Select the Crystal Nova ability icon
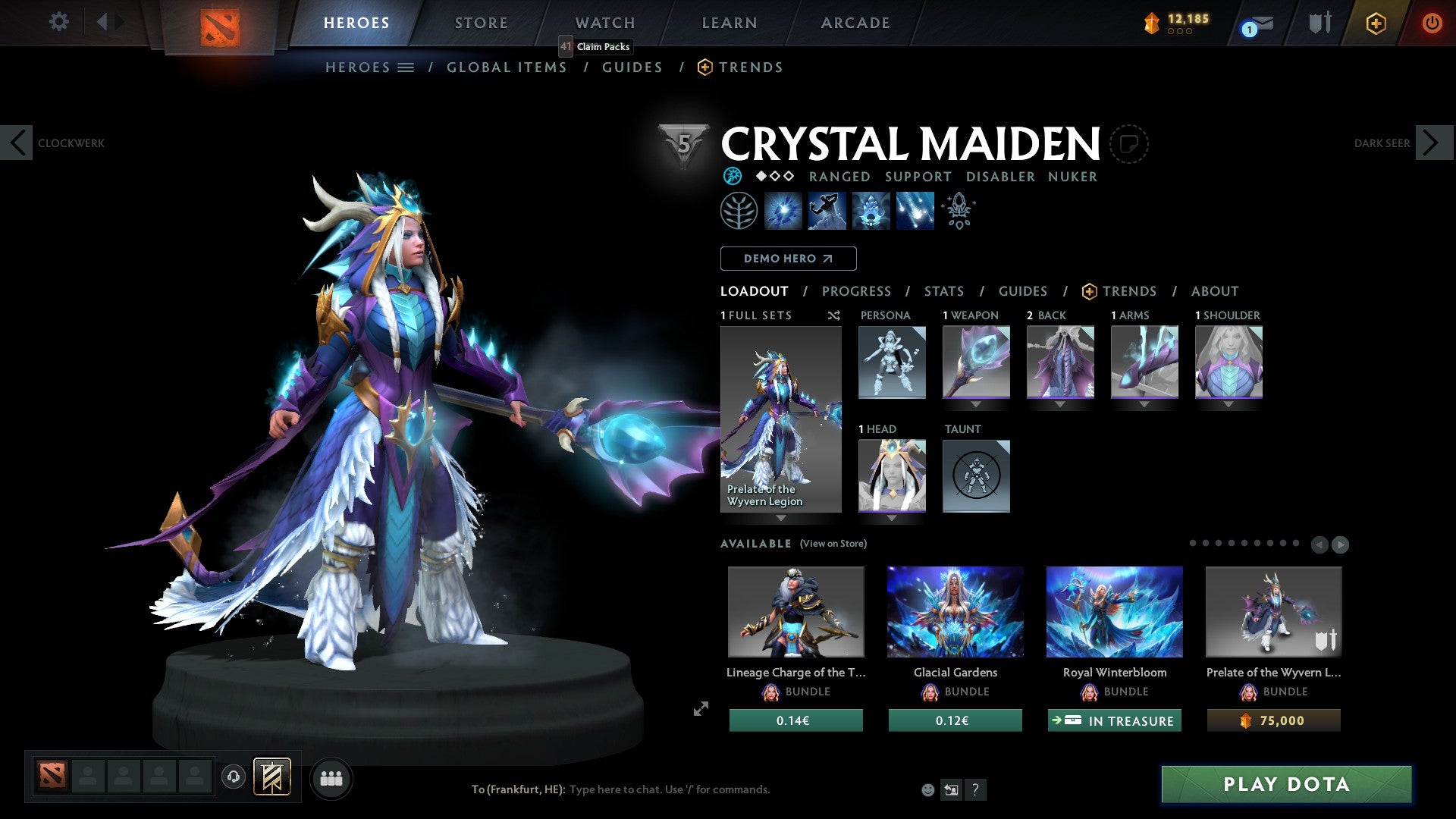Viewport: 1456px width, 819px height. [784, 211]
